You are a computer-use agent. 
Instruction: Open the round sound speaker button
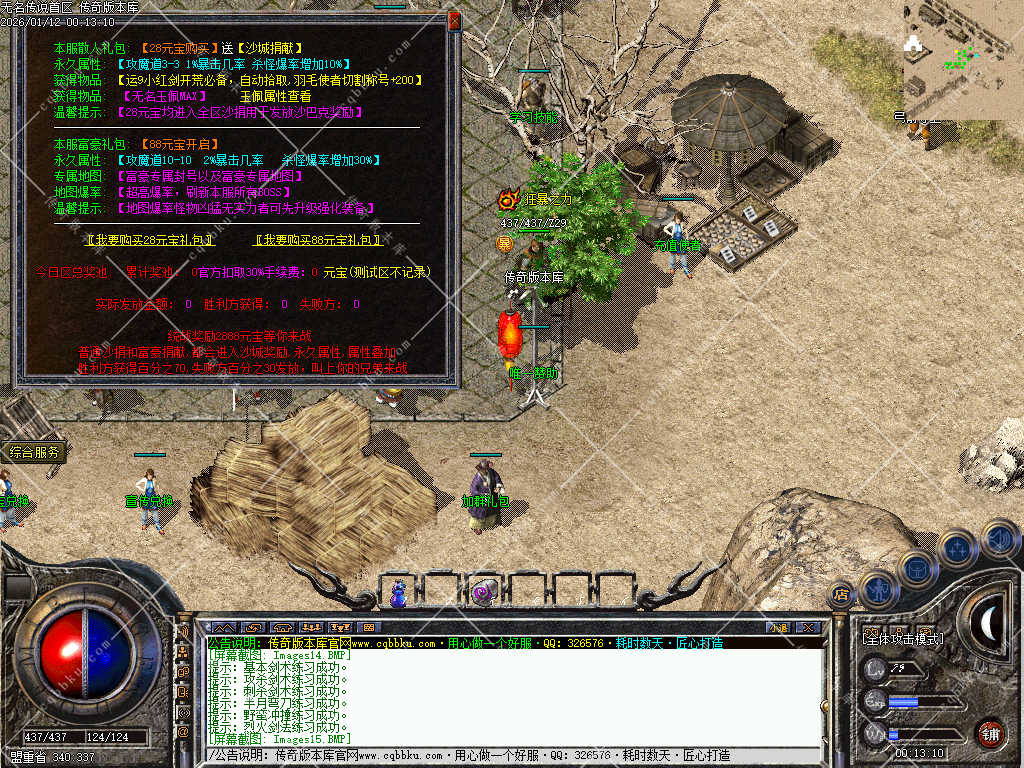click(999, 538)
